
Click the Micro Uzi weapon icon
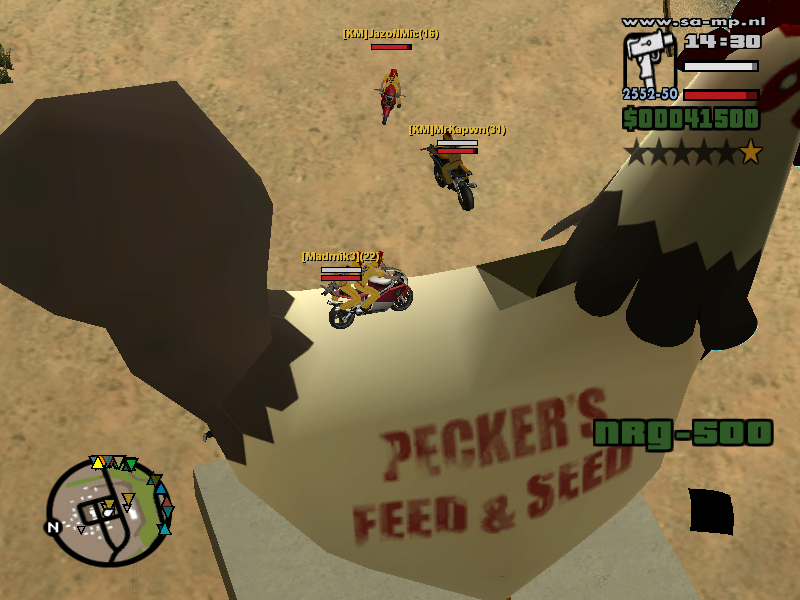650,63
